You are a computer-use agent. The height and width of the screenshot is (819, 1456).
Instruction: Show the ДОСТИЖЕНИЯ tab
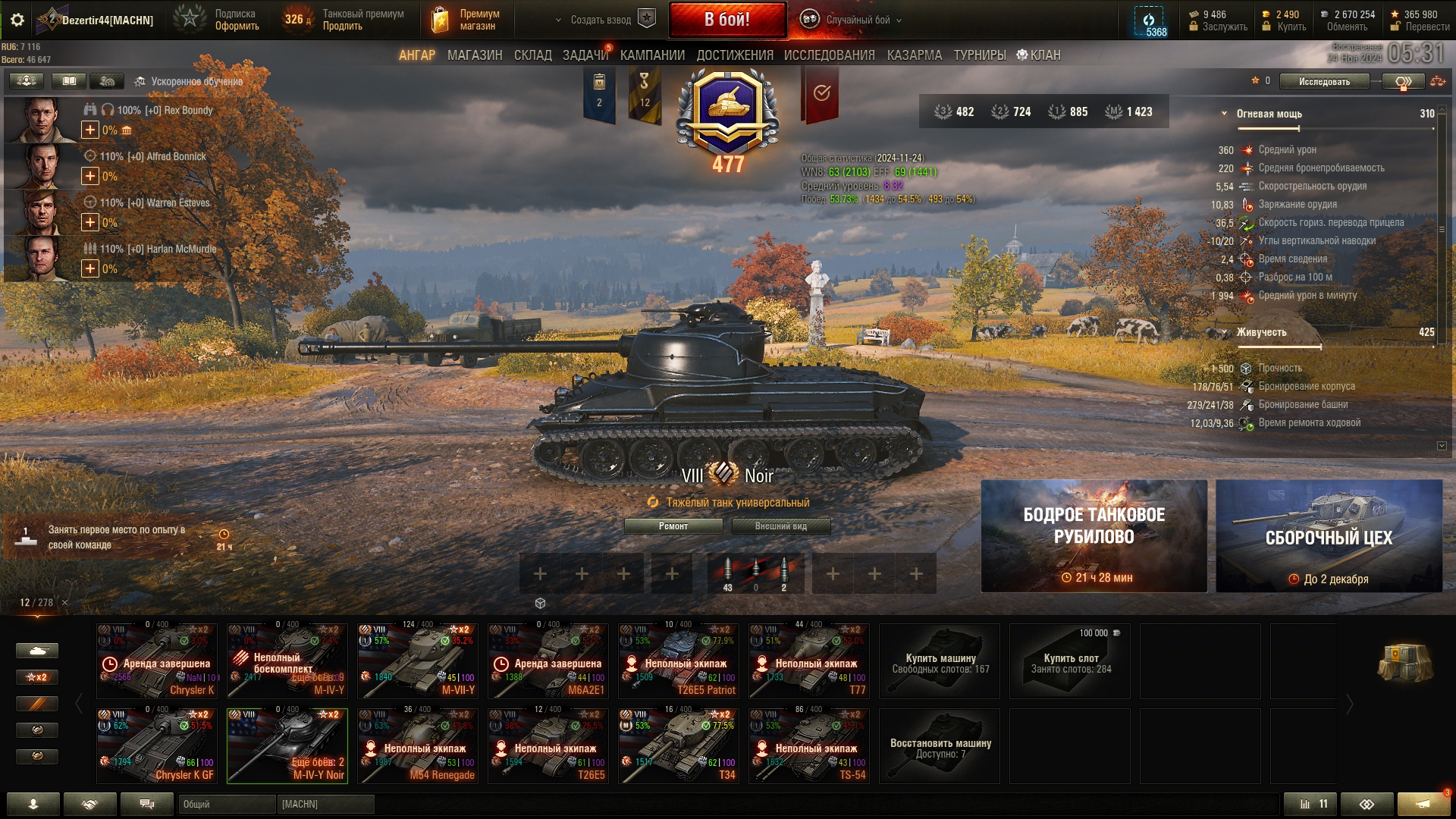pyautogui.click(x=734, y=55)
